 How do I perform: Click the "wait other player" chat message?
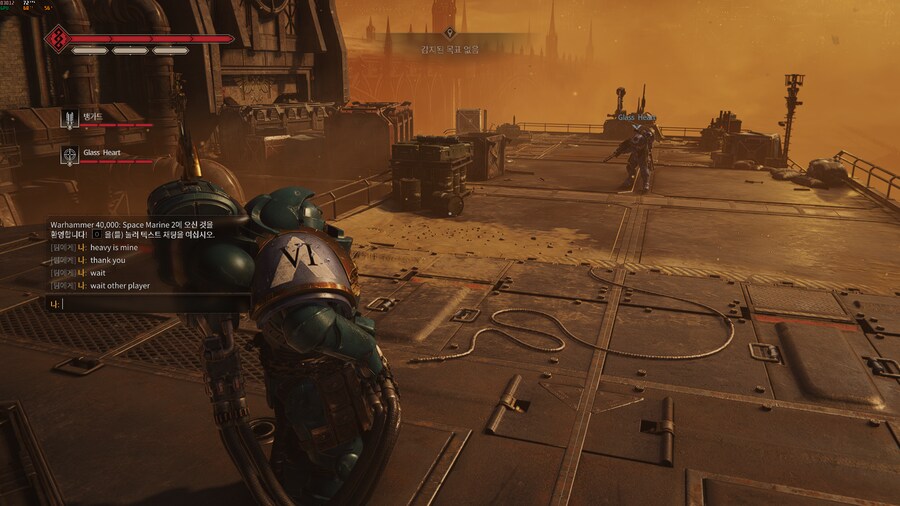click(x=119, y=285)
